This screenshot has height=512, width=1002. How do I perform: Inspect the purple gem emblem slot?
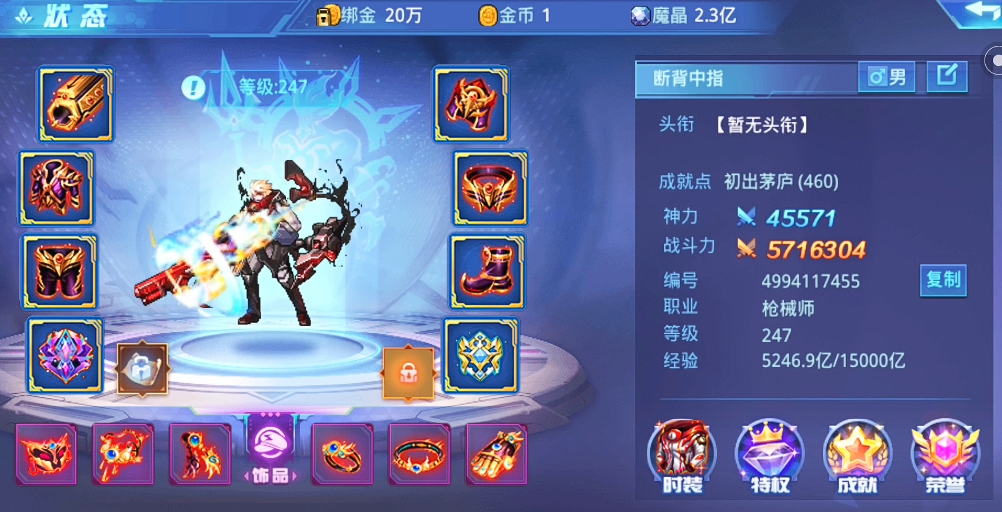(65, 355)
